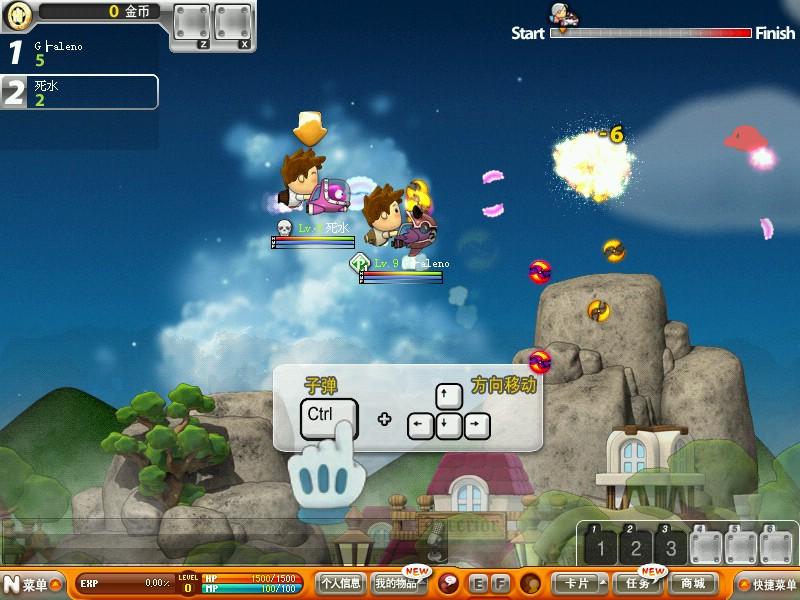Select the Z item slot

(x=191, y=24)
